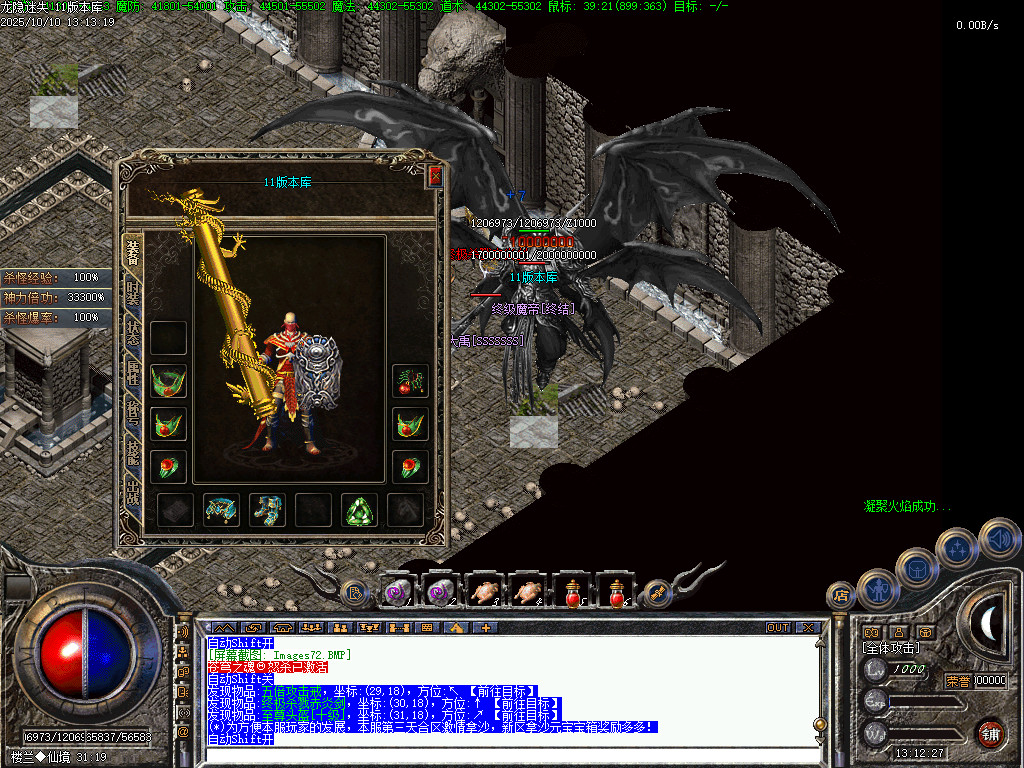The image size is (1024, 768).
Task: Open the 店 shop button
Action: [841, 596]
